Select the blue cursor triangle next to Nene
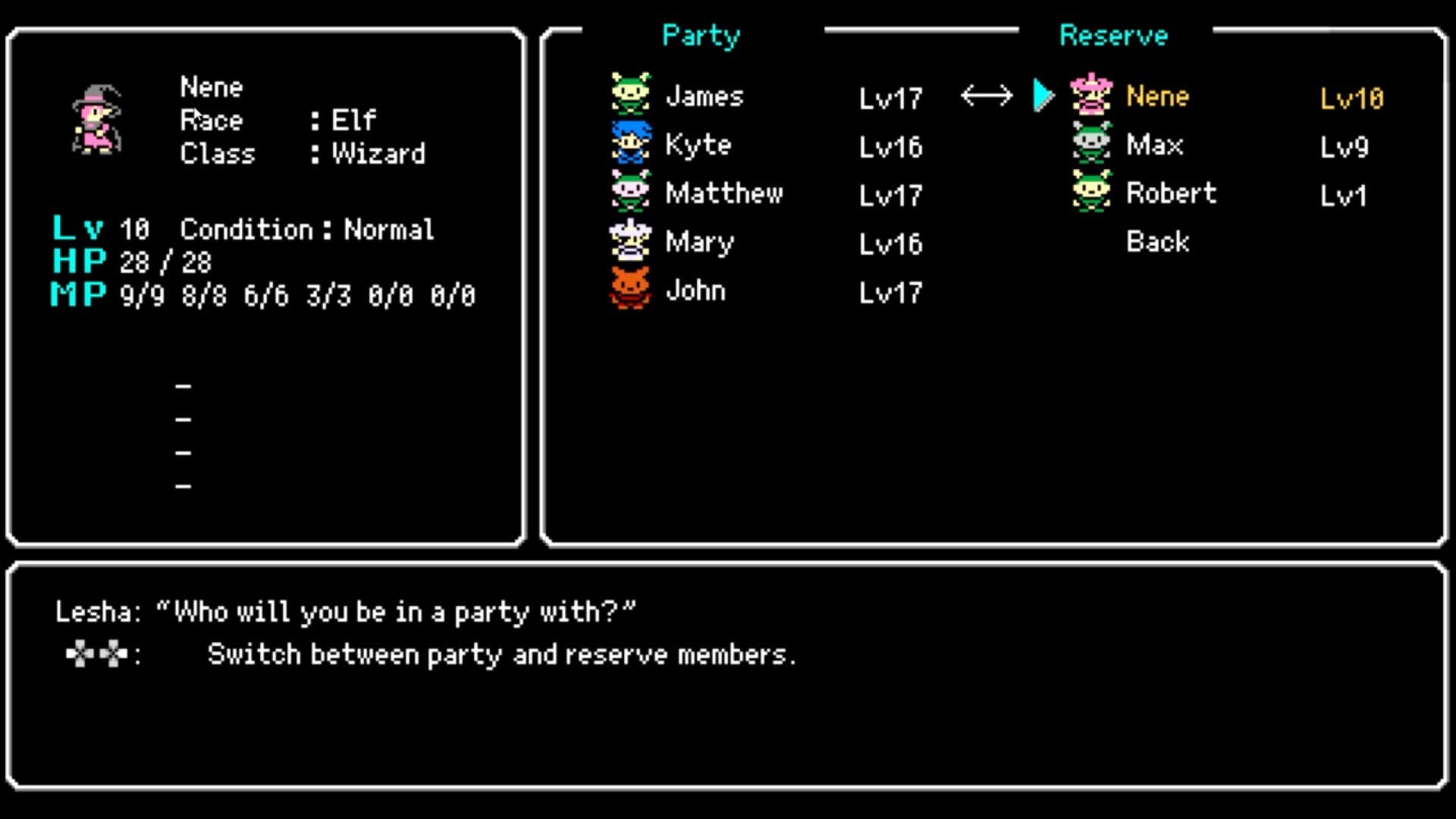1456x819 pixels. [x=1042, y=95]
